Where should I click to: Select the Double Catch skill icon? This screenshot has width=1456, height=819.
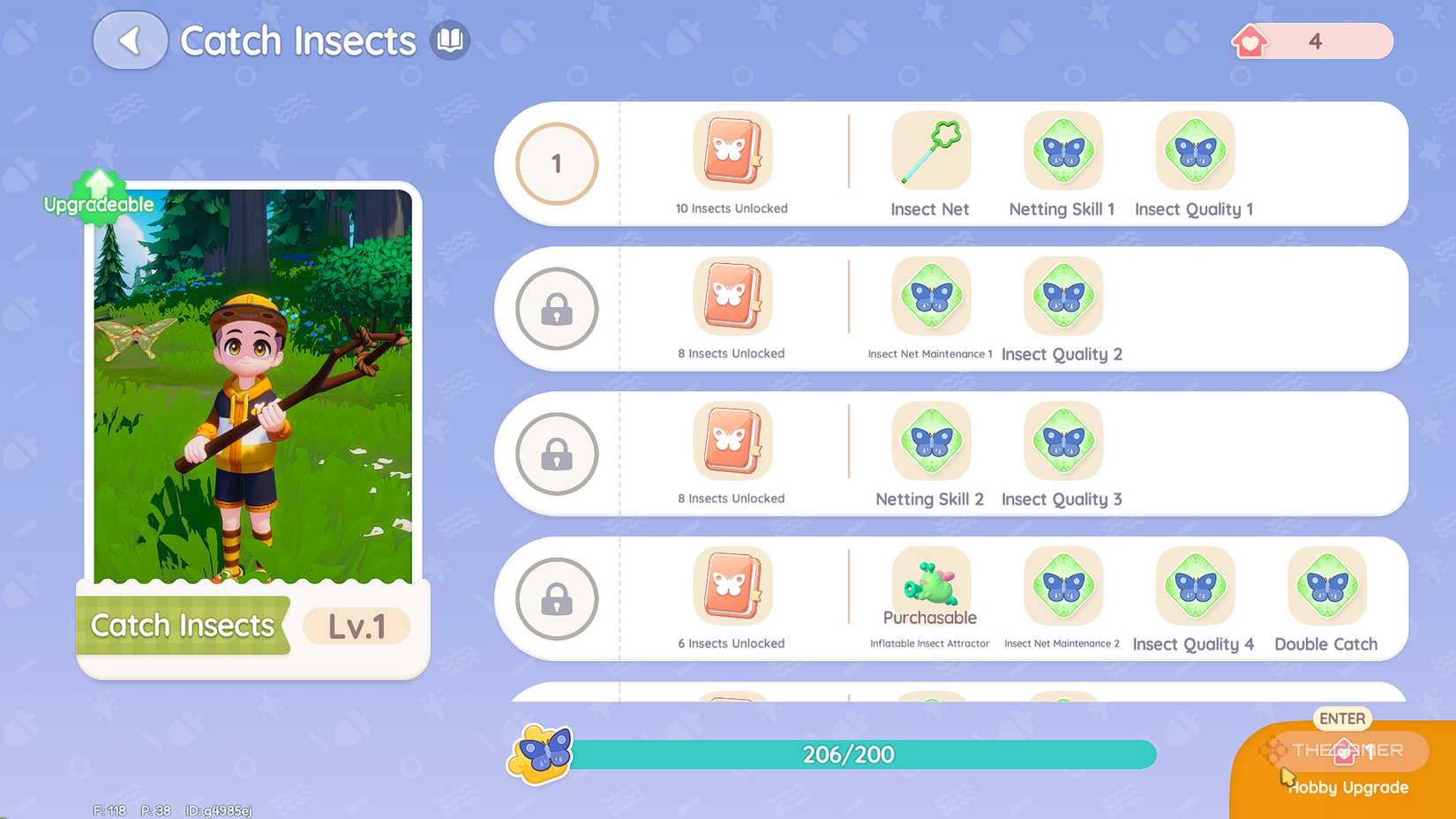pos(1325,587)
